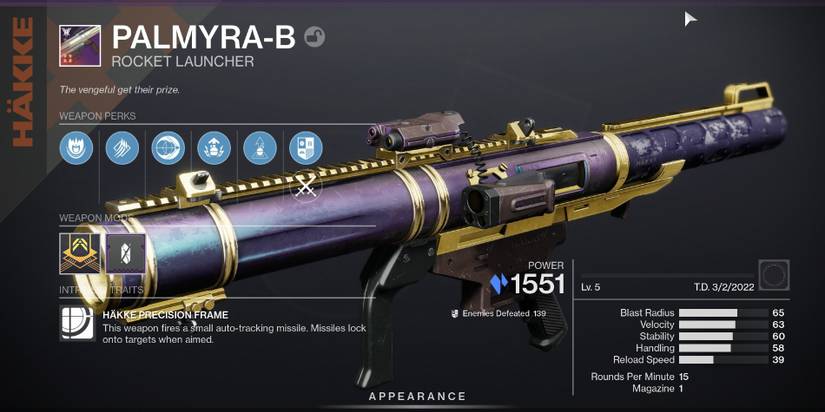Open the second weapon mod slot
Viewport: 825px width, 412px height.
click(x=126, y=253)
